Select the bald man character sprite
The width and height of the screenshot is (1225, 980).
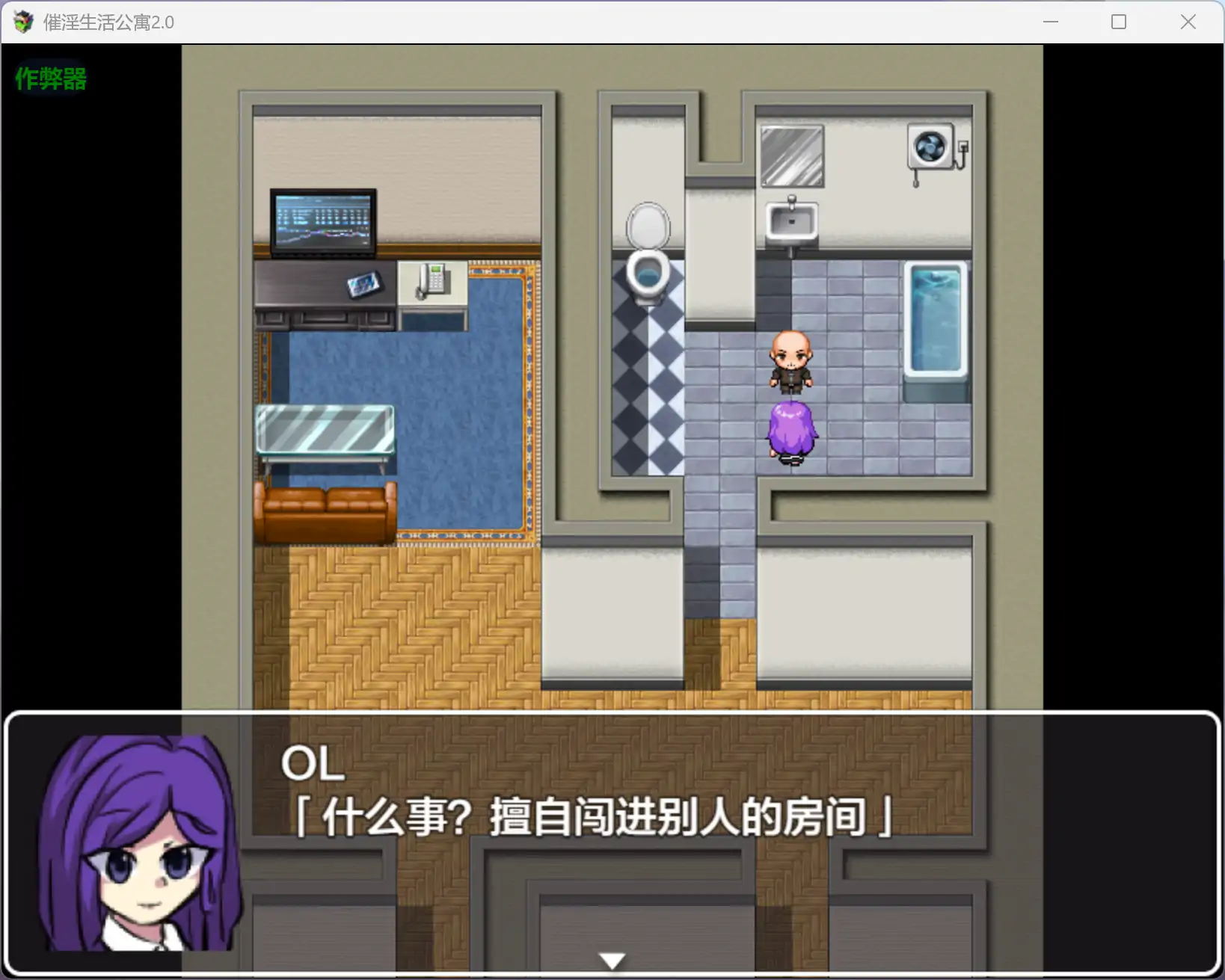792,364
